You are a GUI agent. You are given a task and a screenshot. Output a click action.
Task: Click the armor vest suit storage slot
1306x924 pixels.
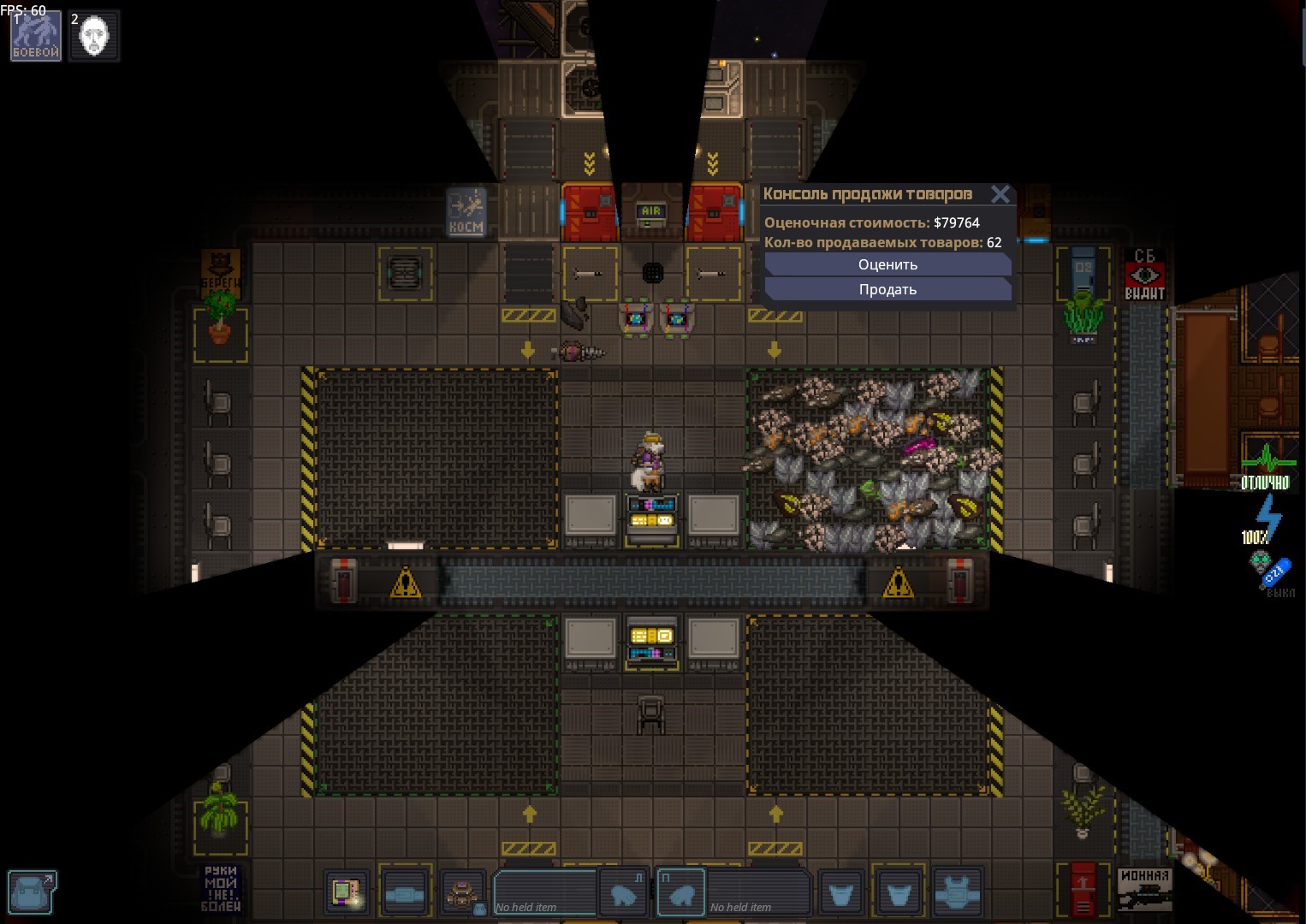coord(957,893)
